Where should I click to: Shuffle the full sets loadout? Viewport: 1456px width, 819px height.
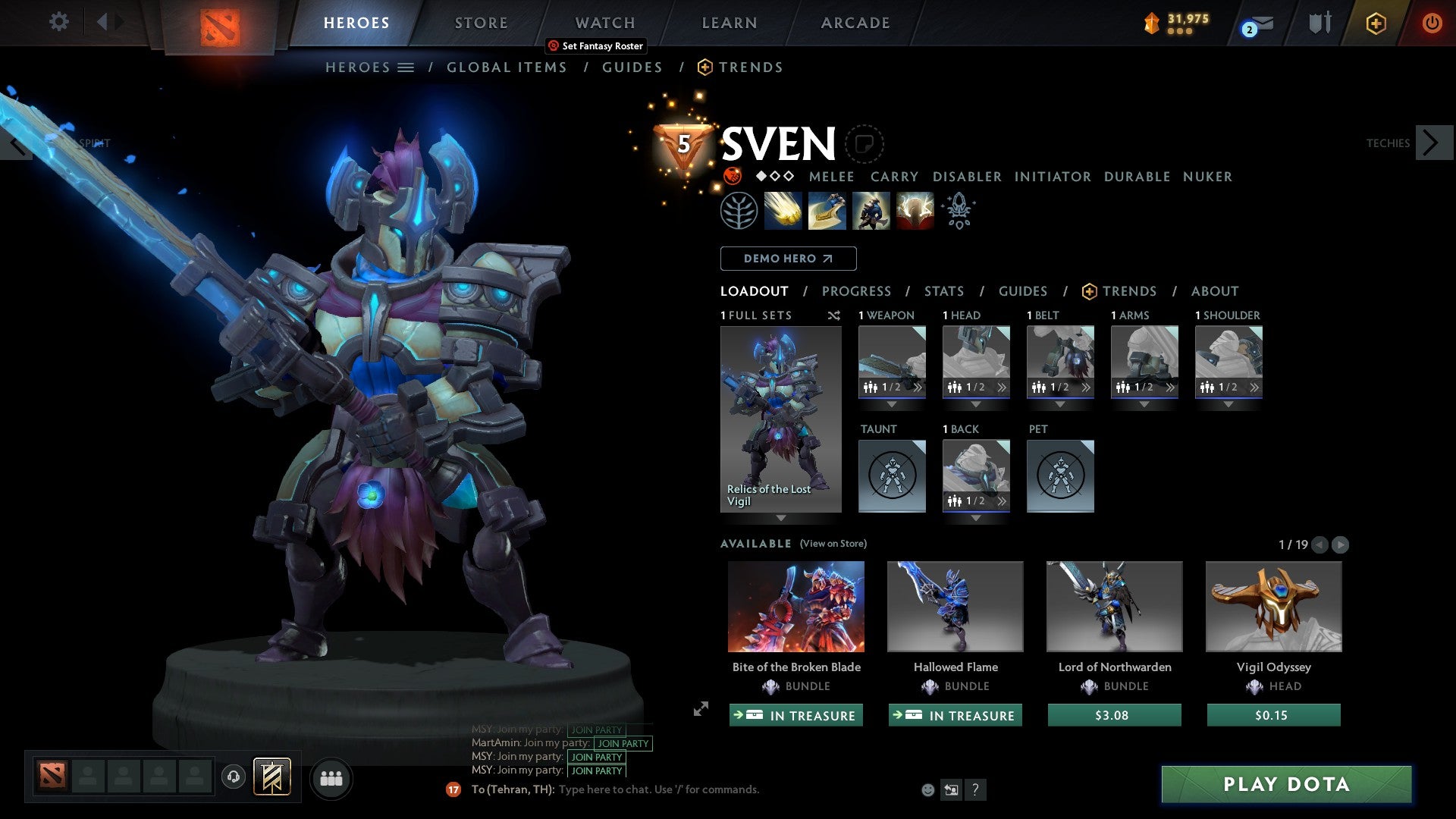pyautogui.click(x=834, y=315)
